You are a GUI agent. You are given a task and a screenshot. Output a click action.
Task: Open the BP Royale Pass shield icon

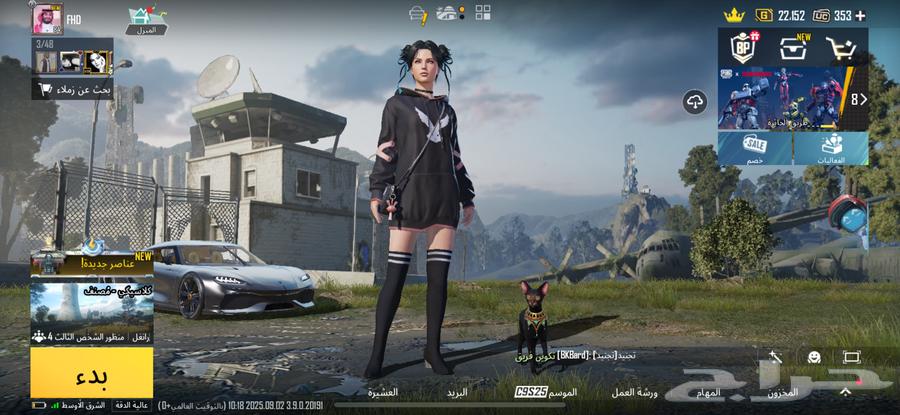point(743,46)
